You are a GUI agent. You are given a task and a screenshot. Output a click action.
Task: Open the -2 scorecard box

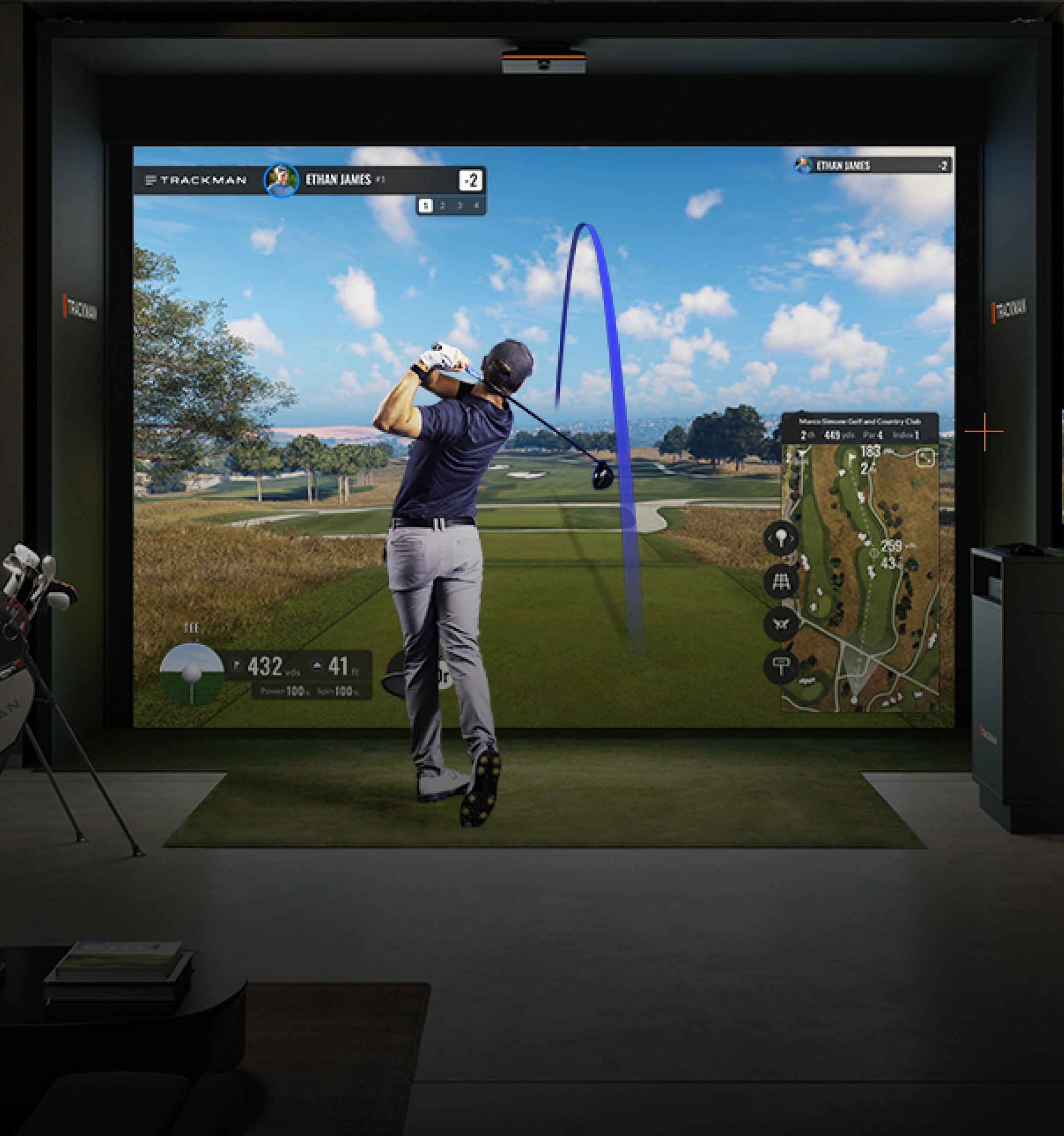pos(471,181)
